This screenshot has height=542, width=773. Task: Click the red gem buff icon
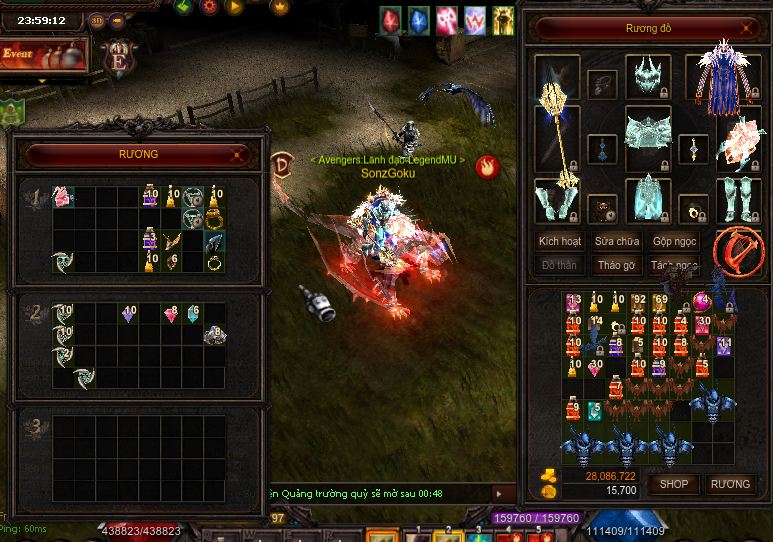[391, 18]
